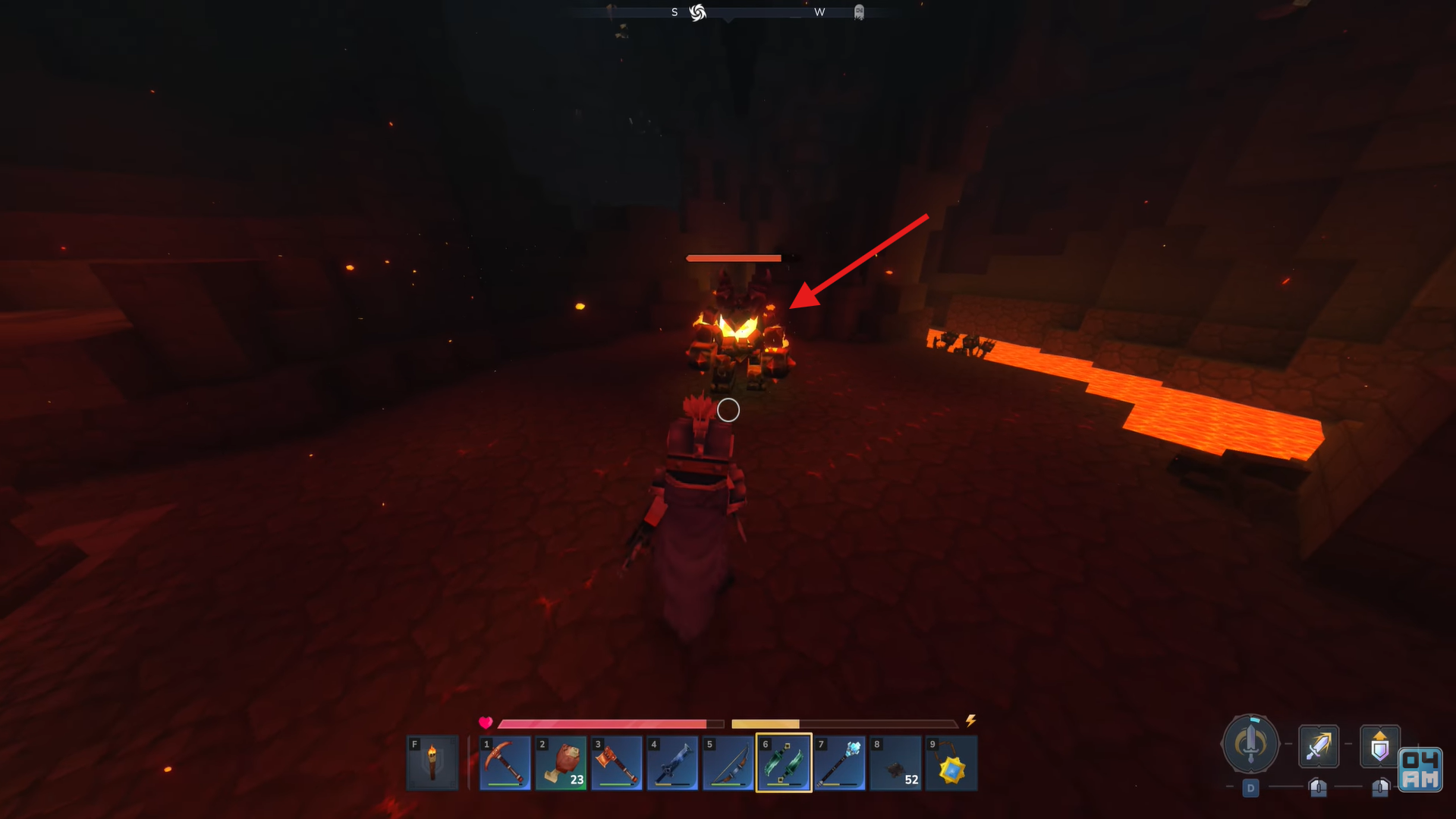The image size is (1456, 819).
Task: Choose the bow in hotbar slot 5
Action: point(728,762)
